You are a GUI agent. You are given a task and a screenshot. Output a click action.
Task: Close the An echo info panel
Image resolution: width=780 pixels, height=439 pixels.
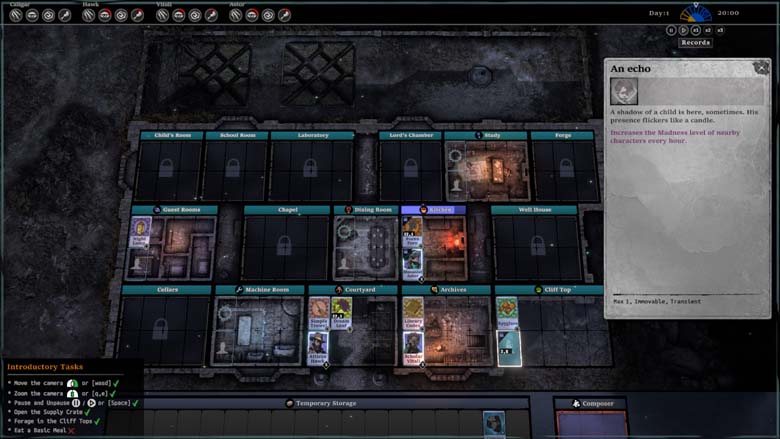point(762,68)
